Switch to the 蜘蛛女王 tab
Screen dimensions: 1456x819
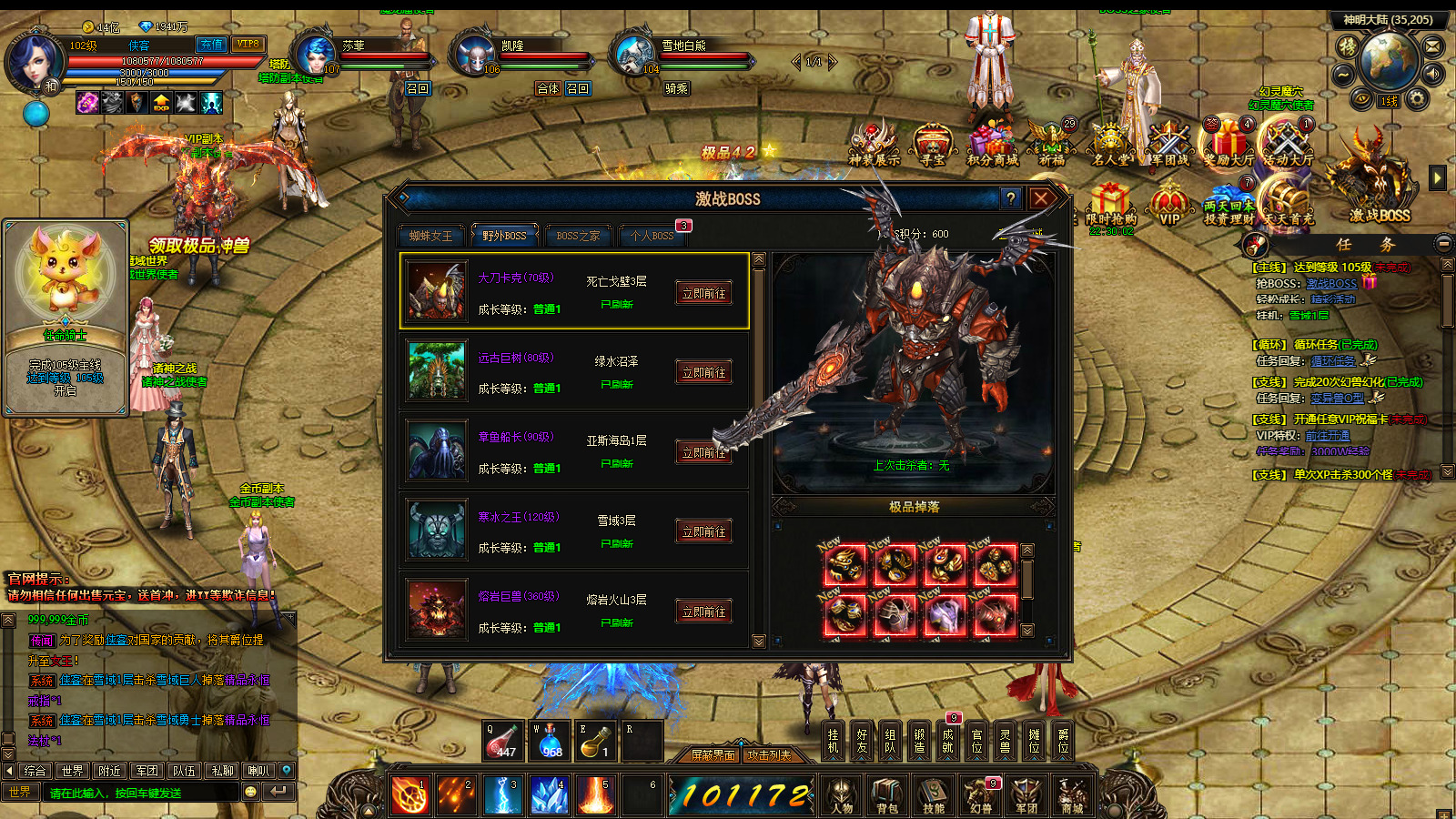tap(430, 236)
